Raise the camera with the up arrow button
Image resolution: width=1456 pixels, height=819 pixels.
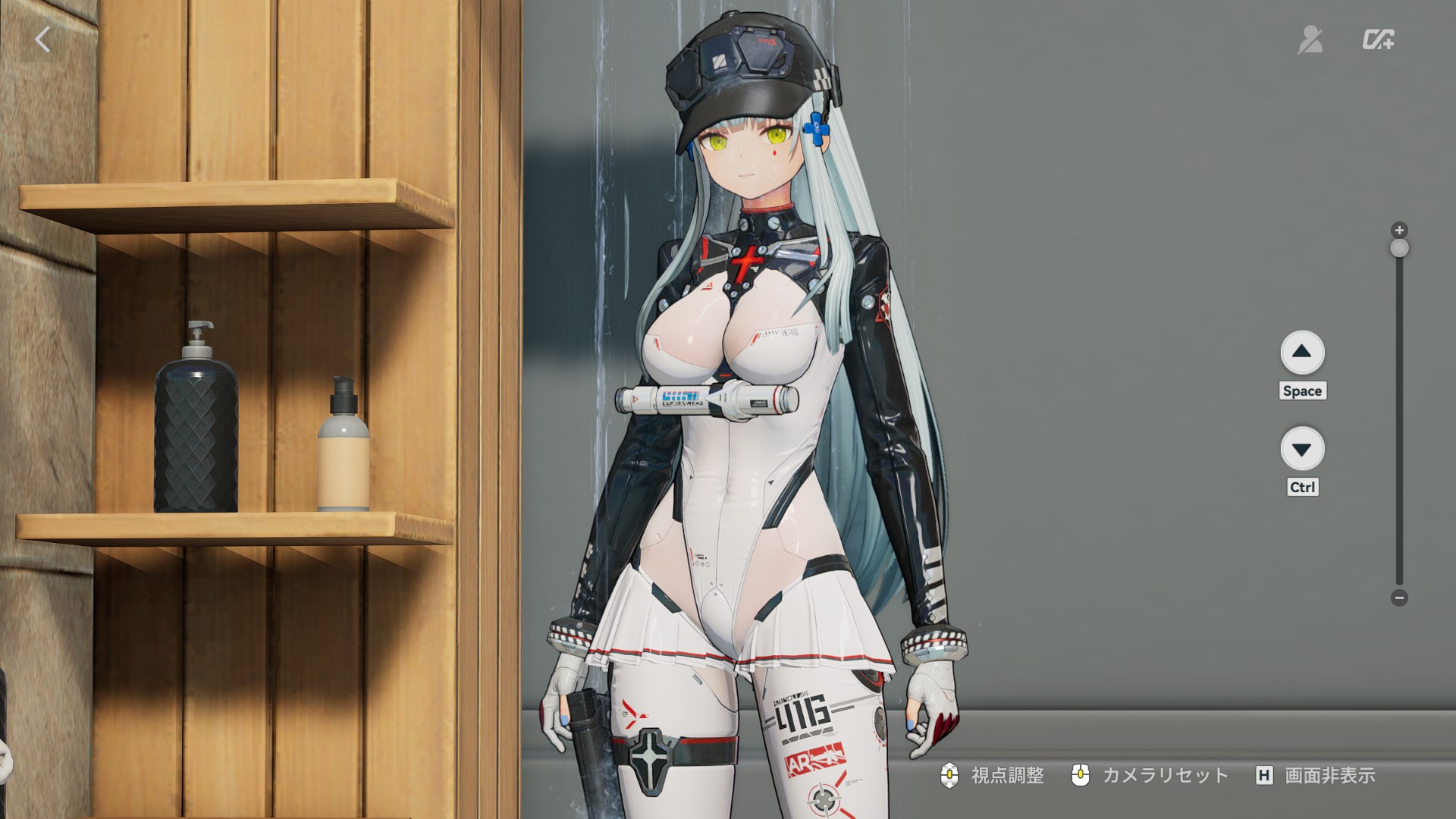click(1302, 352)
